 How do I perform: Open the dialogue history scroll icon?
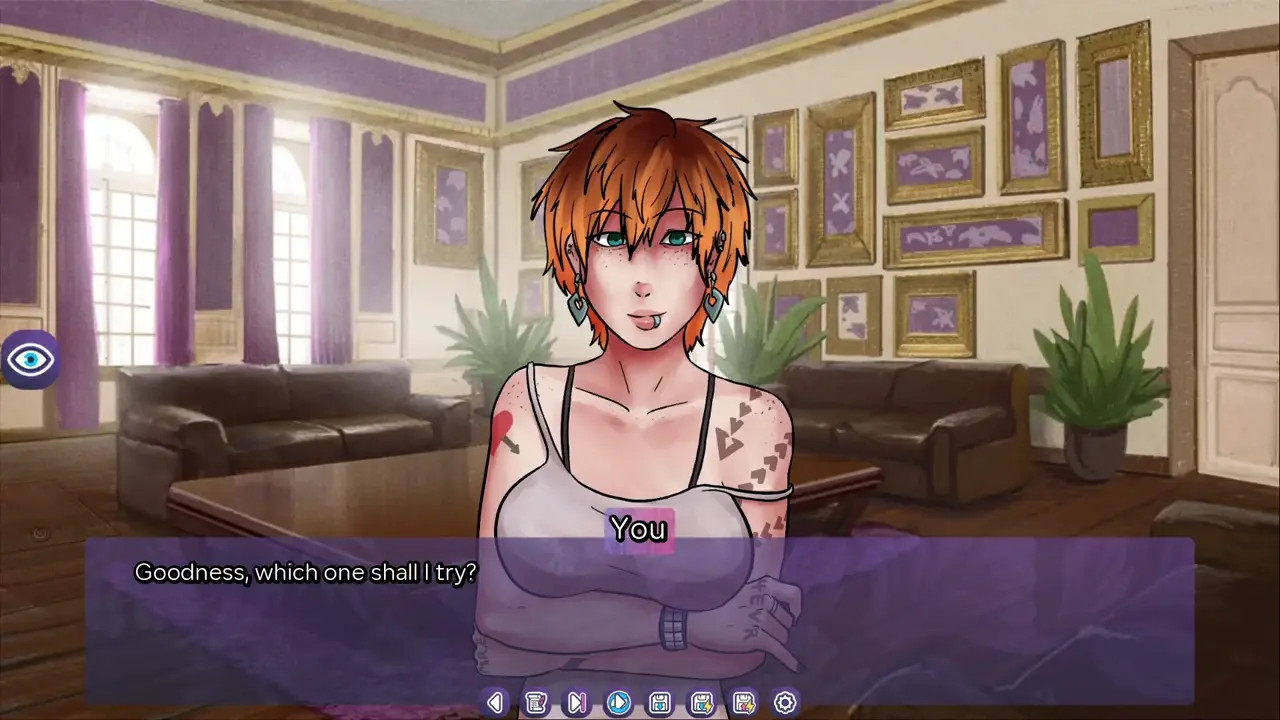click(x=536, y=703)
